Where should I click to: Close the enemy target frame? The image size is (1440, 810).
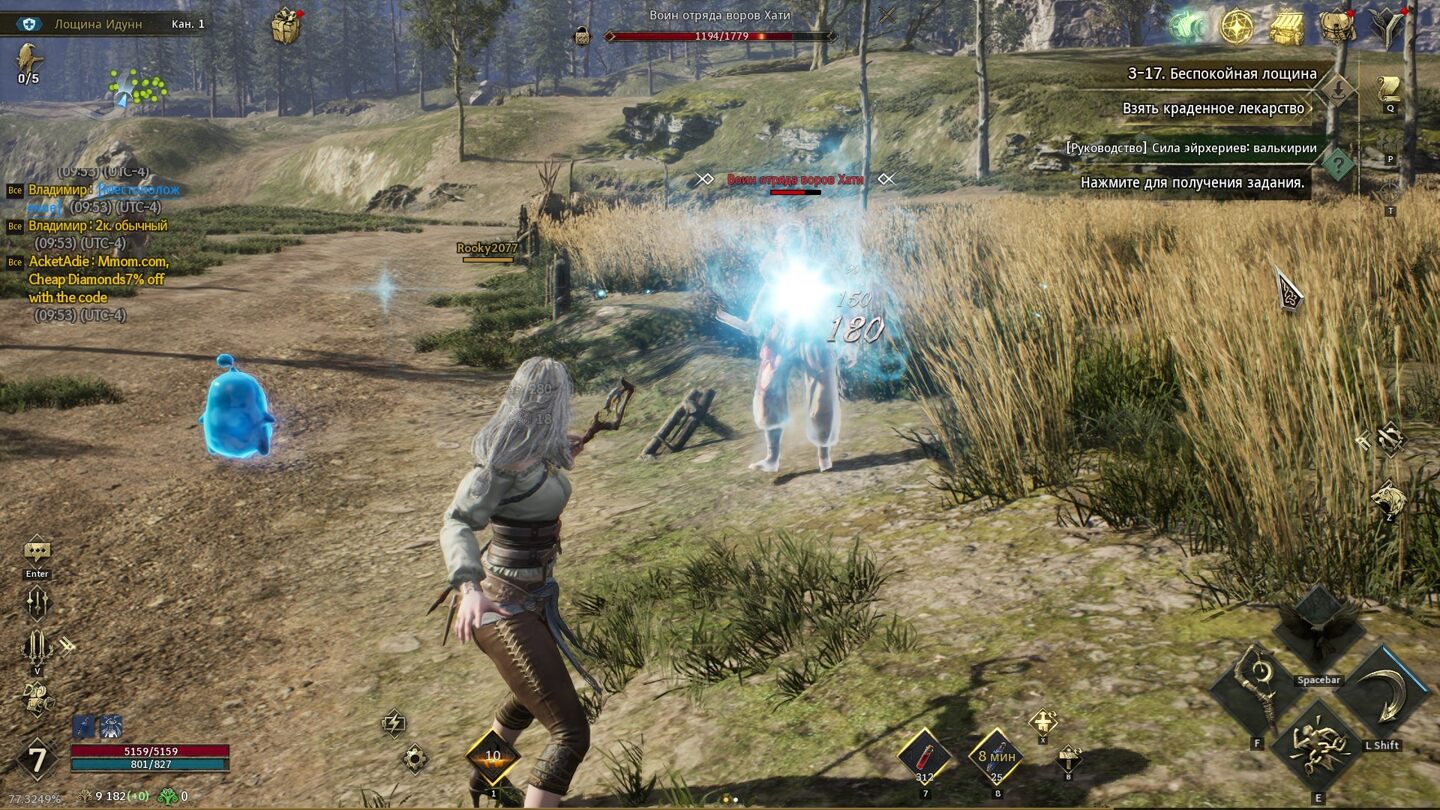[887, 15]
